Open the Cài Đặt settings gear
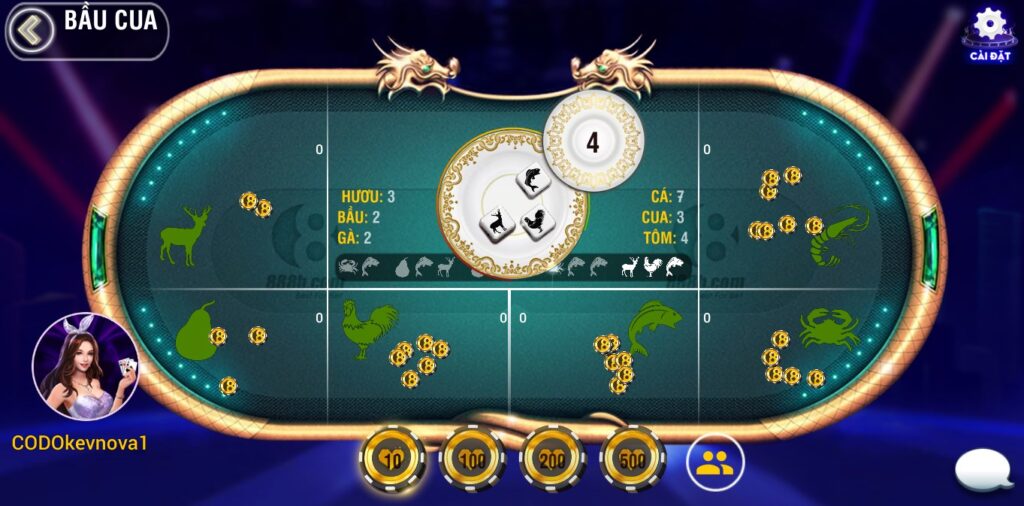 tap(989, 28)
